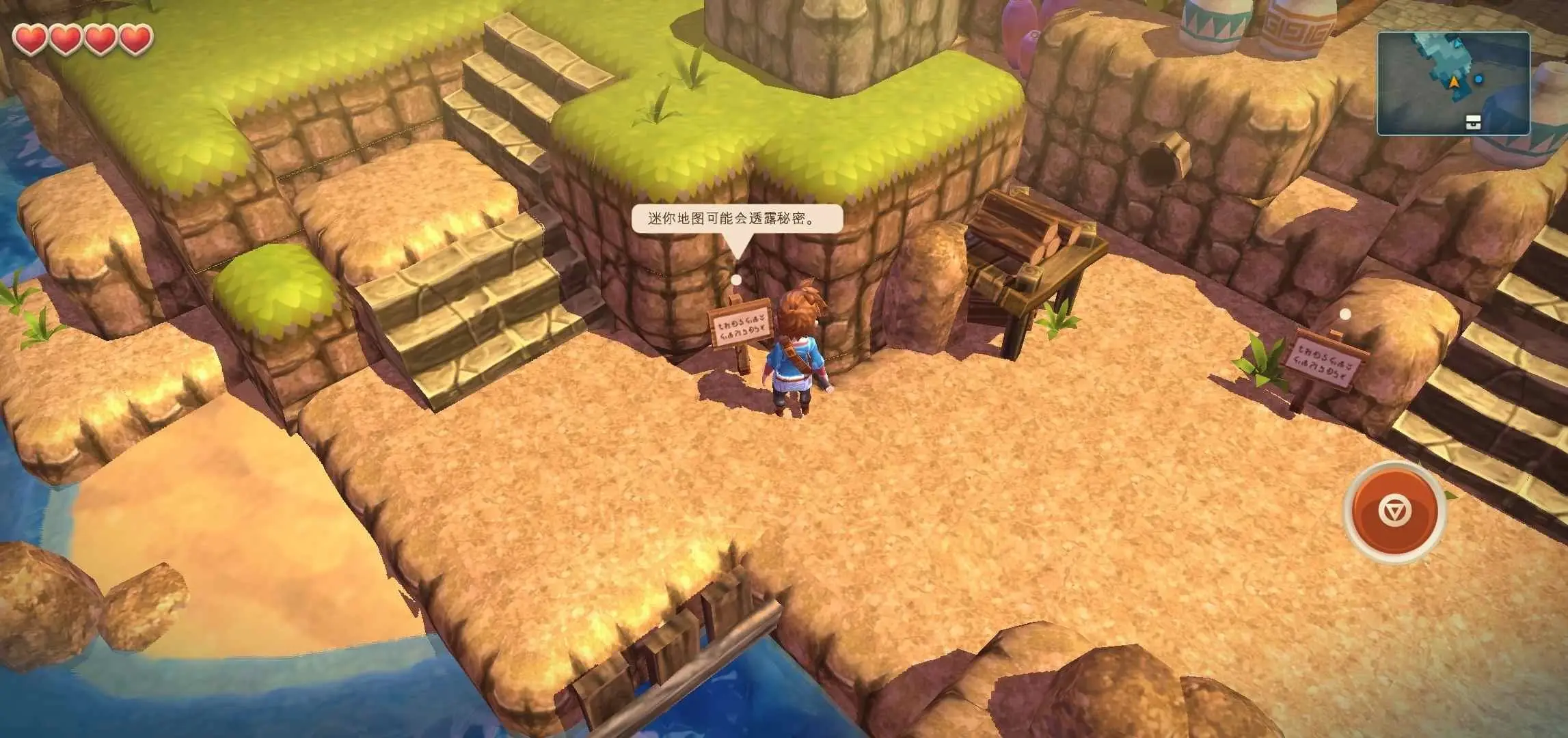
Task: Tap the round orange action button
Action: point(1394,512)
